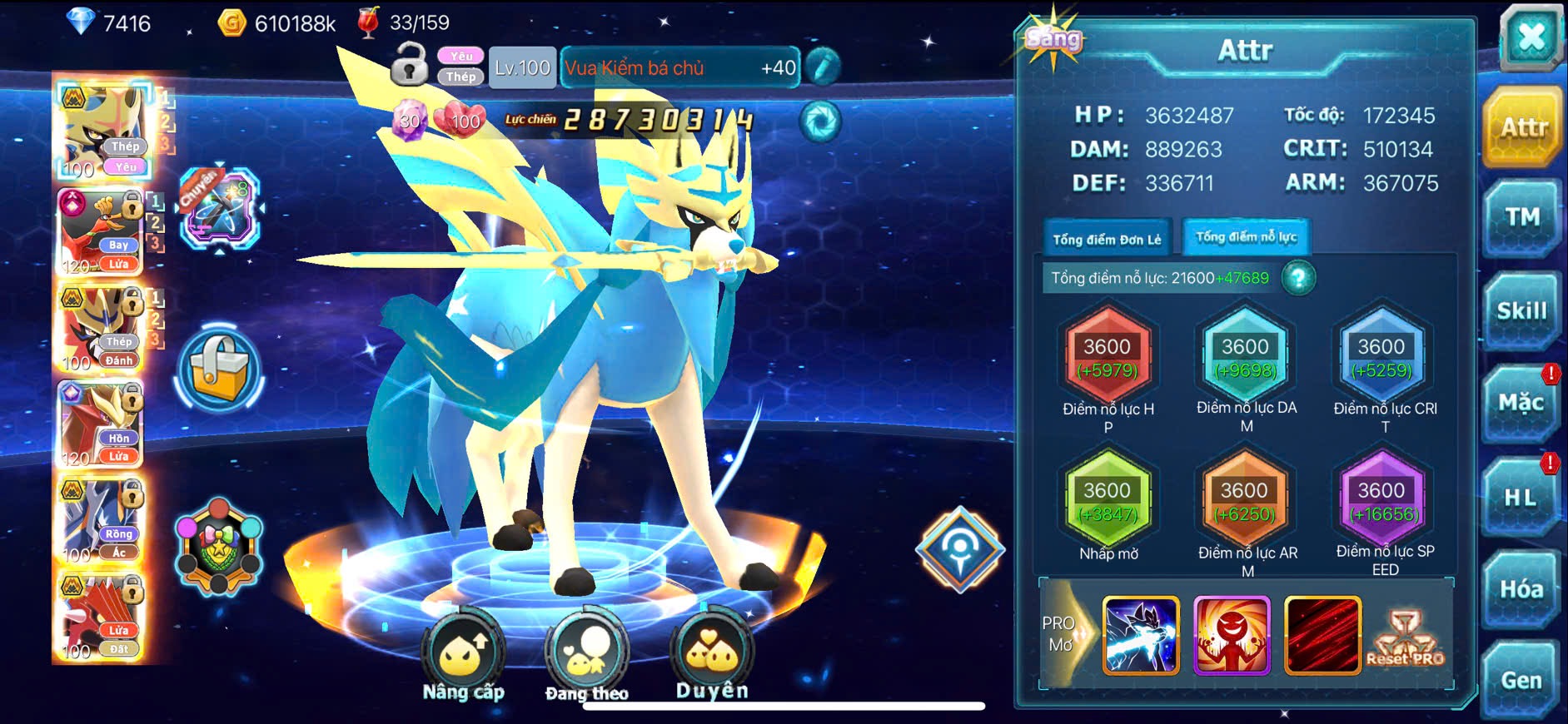Open the Duyên bond button
Image resolution: width=1568 pixels, height=724 pixels.
pos(712,656)
